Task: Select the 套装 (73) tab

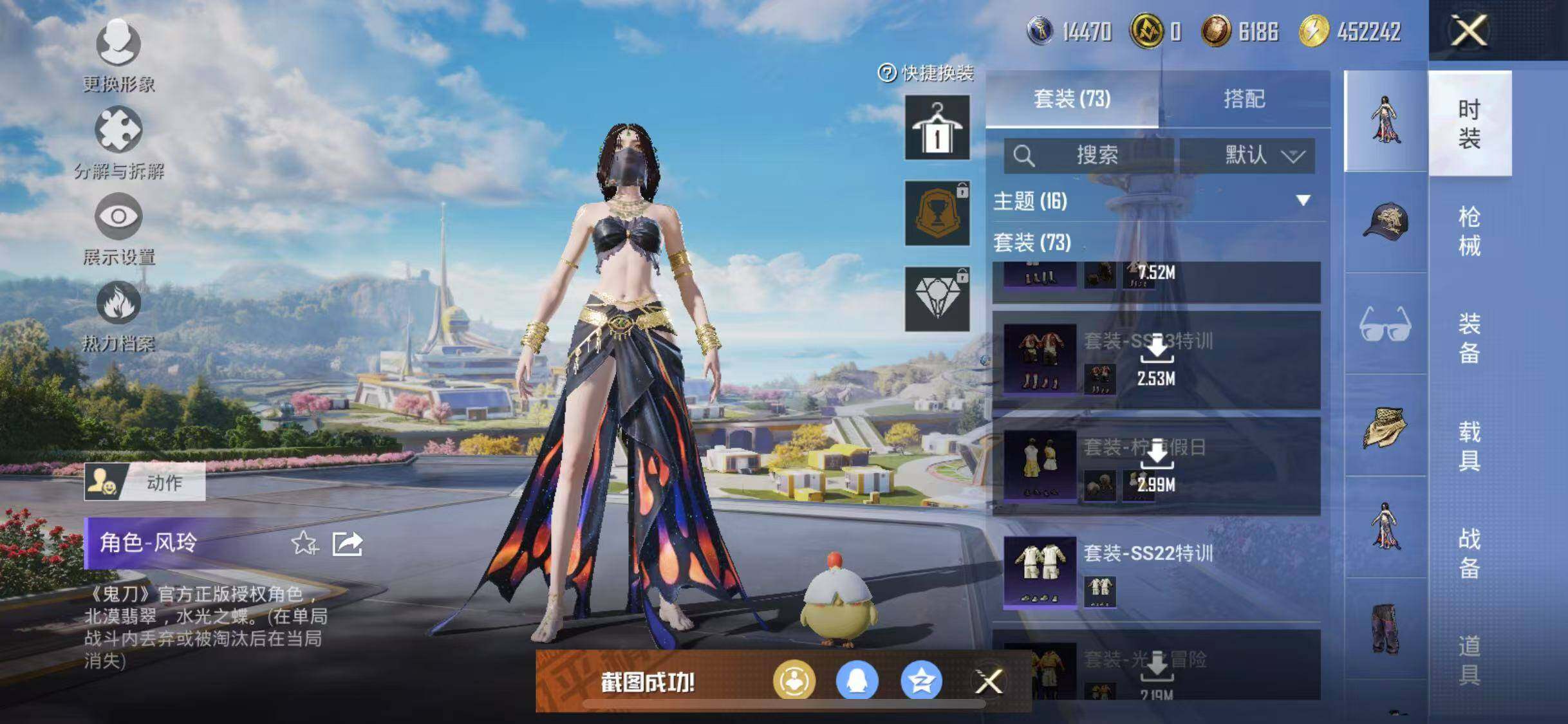Action: (x=1072, y=99)
